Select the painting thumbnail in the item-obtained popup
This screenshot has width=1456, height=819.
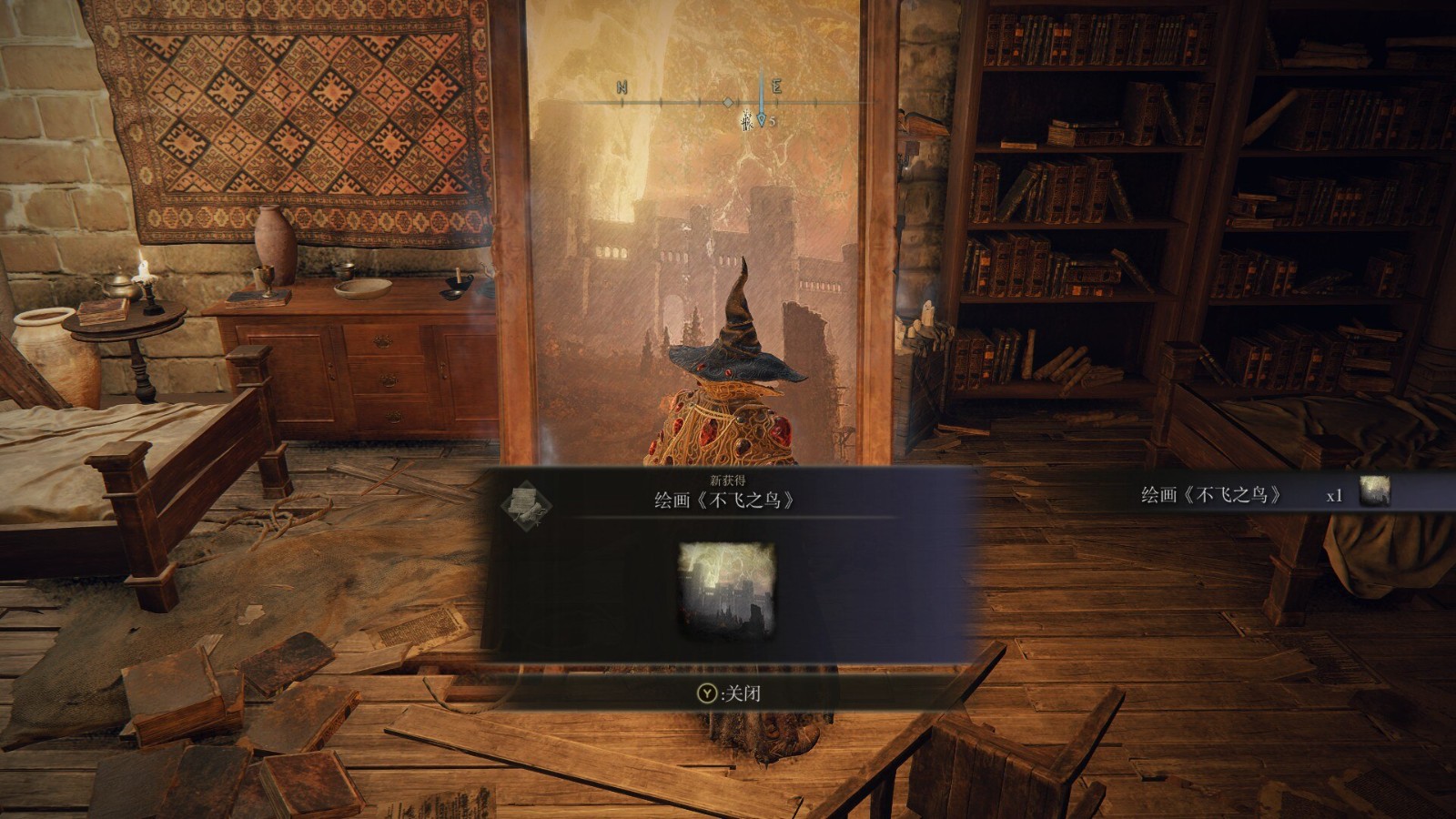coord(727,587)
